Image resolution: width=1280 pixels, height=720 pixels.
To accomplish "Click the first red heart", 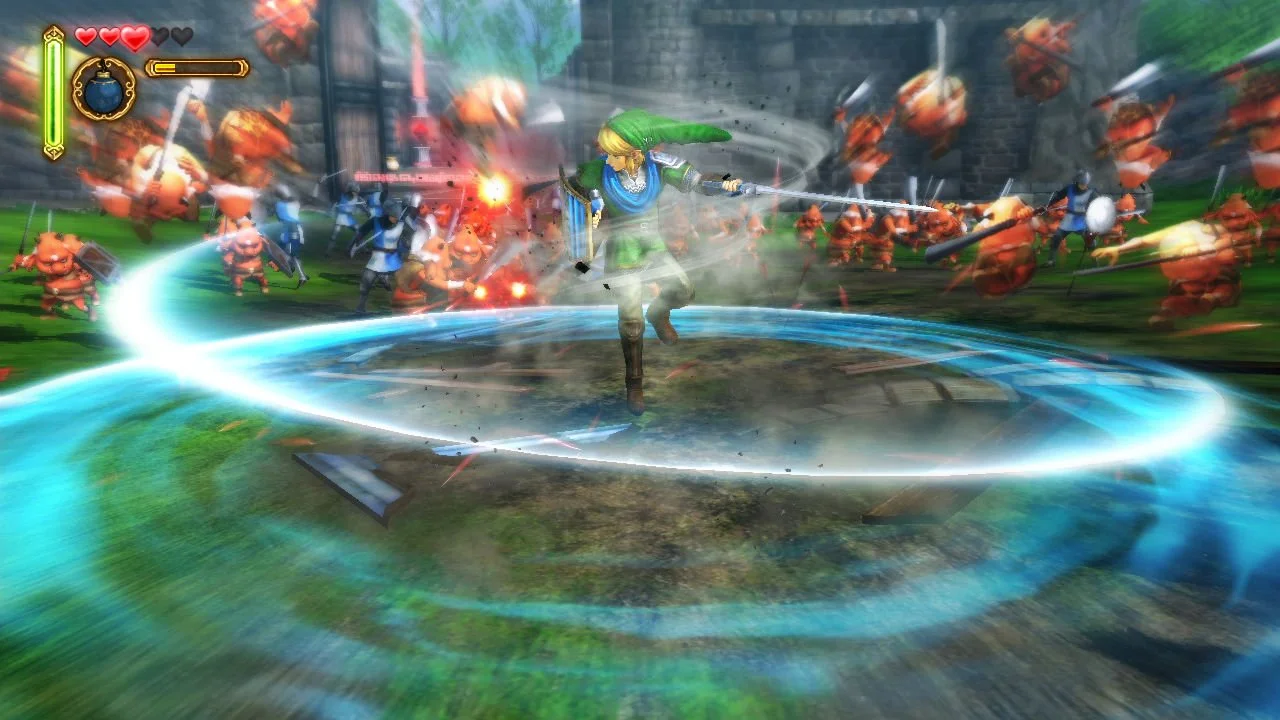I will [86, 36].
